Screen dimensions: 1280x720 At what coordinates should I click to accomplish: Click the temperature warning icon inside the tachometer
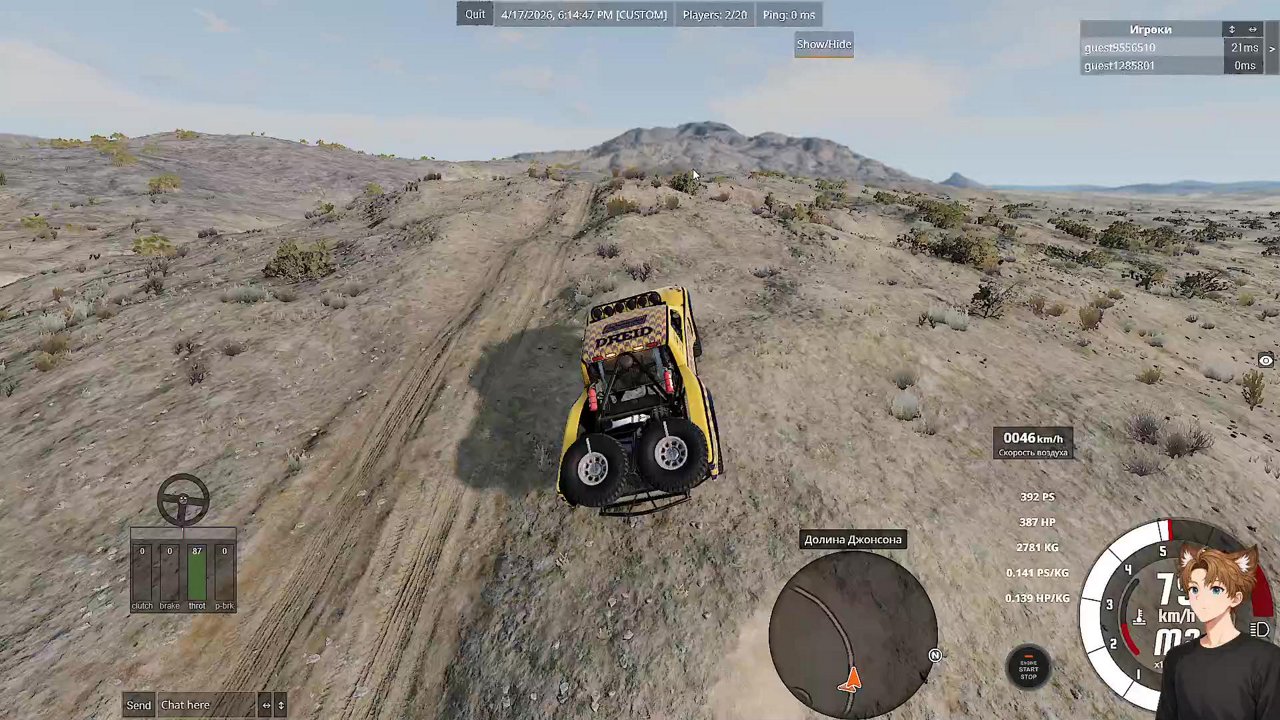tap(1139, 617)
